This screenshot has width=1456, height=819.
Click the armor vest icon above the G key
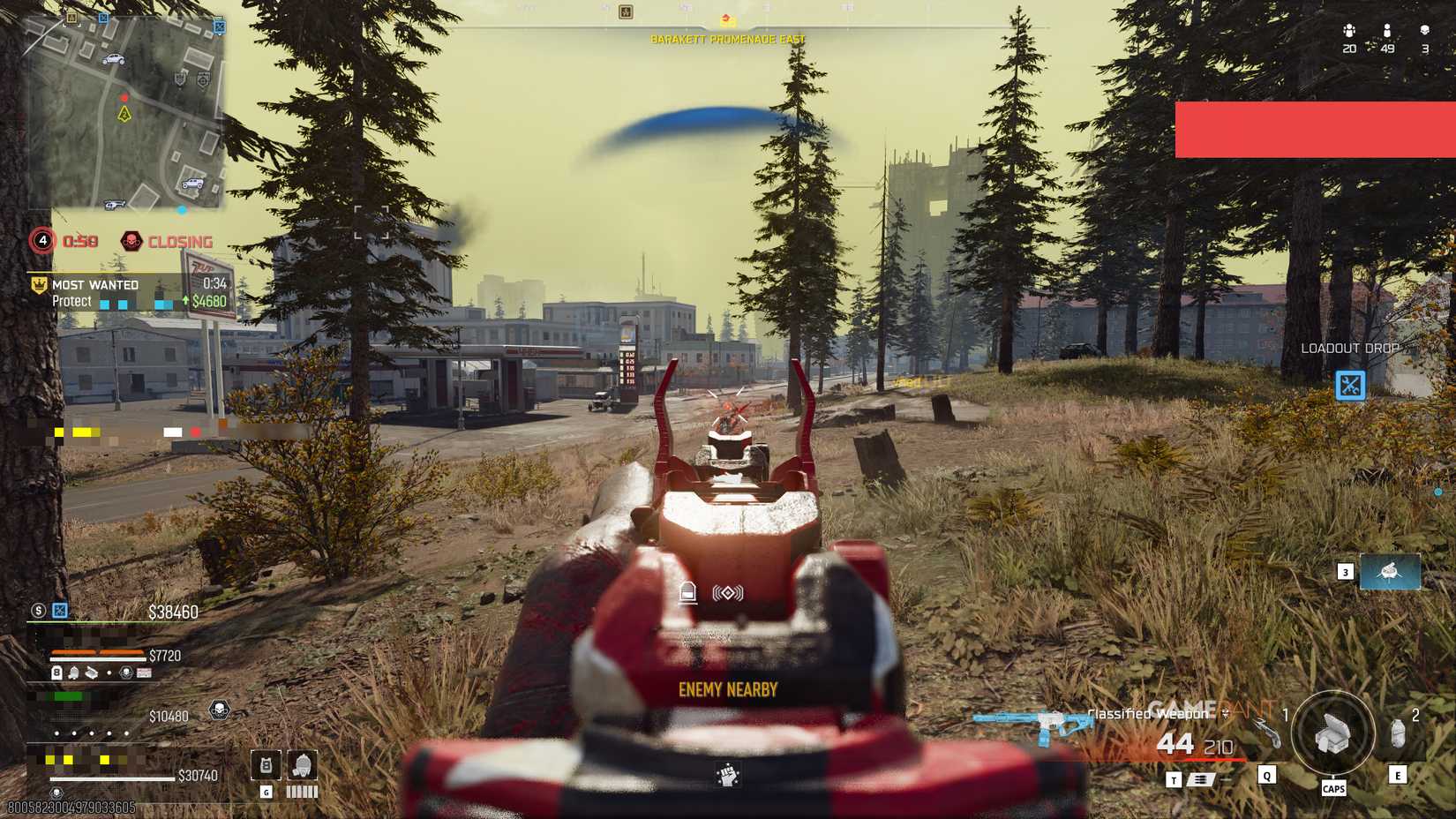pyautogui.click(x=265, y=765)
